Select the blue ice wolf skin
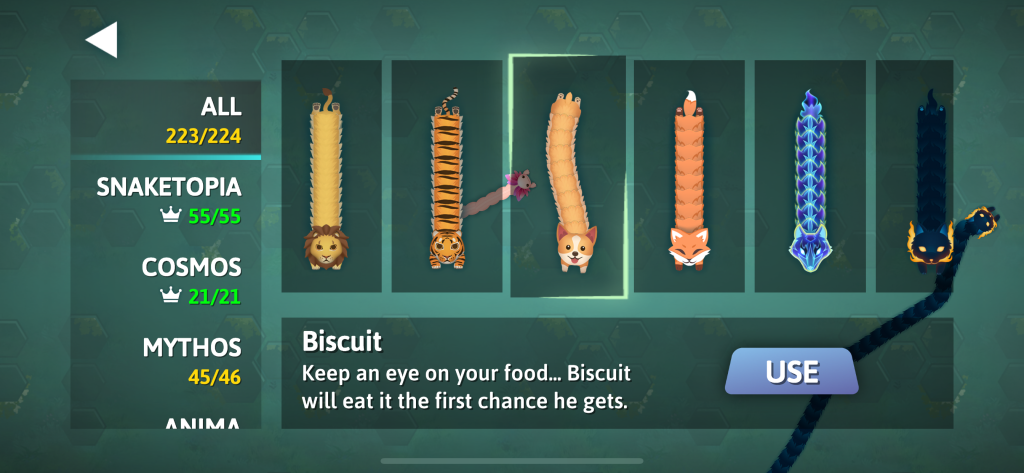The image size is (1024, 473). [810, 176]
